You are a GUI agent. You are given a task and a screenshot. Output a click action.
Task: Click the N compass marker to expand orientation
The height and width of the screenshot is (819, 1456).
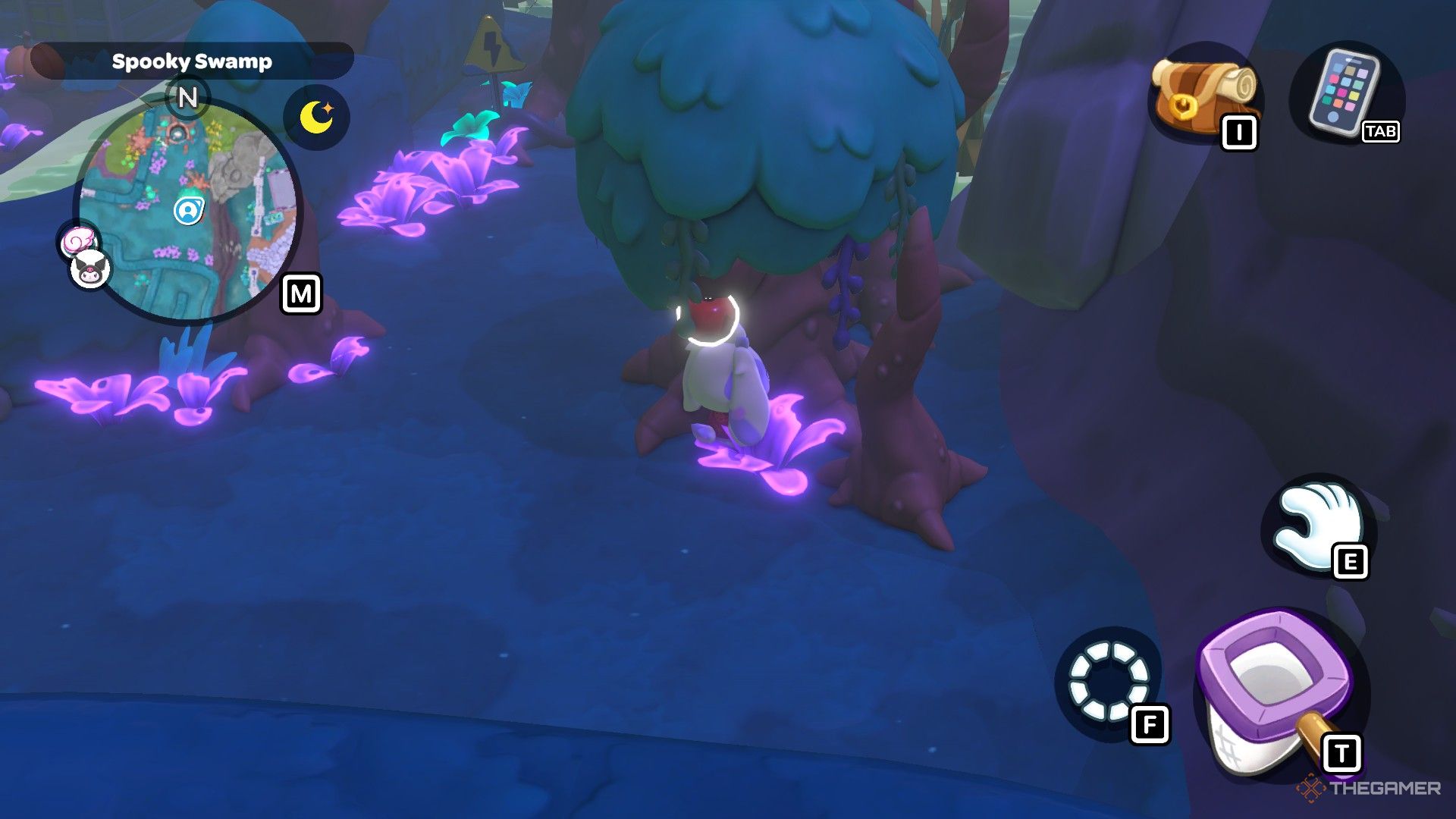(x=187, y=97)
